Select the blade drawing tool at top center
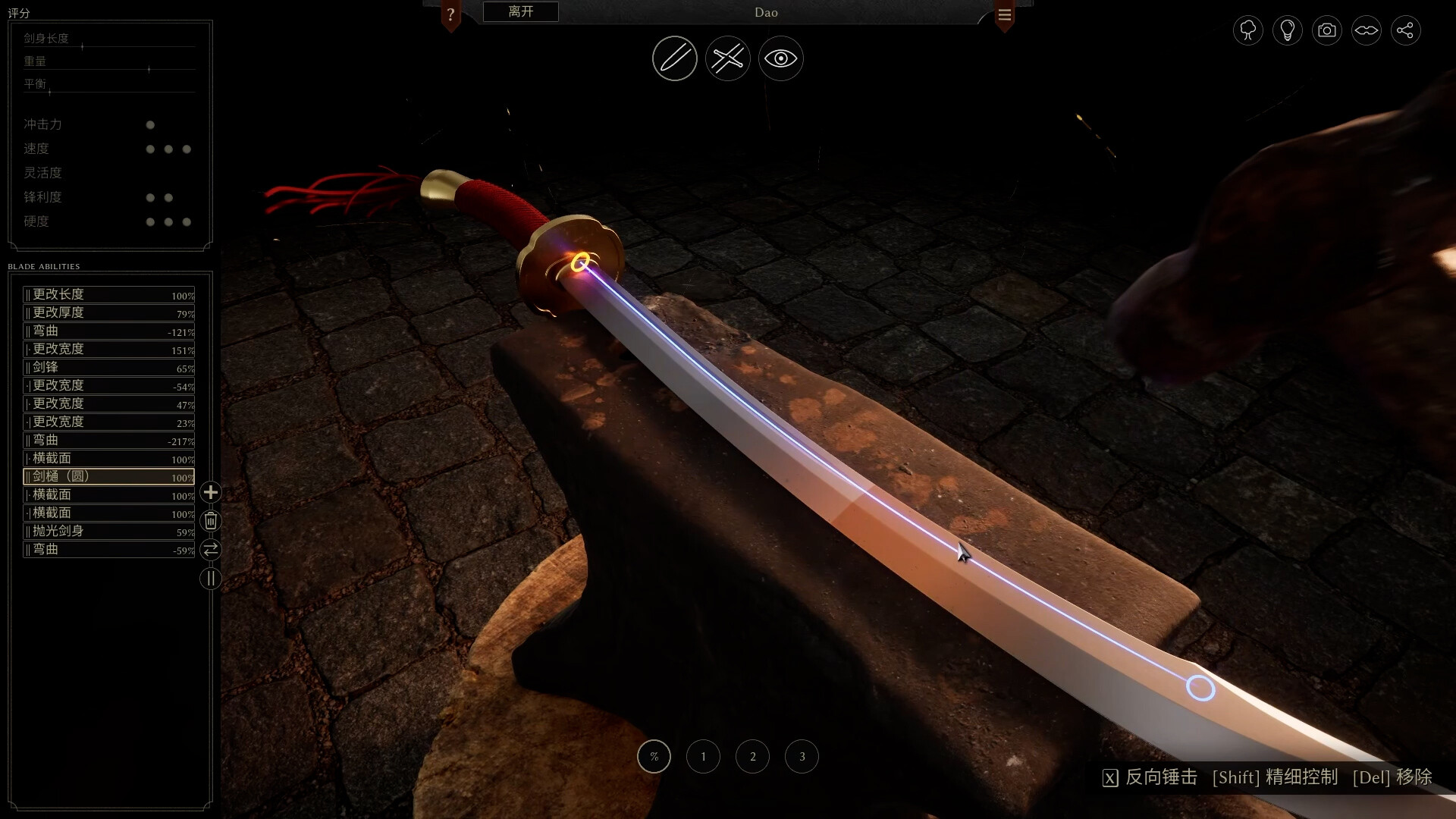Image resolution: width=1456 pixels, height=819 pixels. (674, 58)
